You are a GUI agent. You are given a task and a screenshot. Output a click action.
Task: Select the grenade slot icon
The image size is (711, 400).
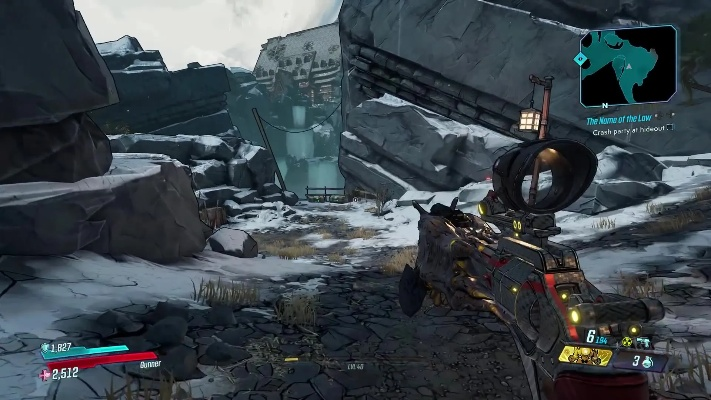tap(649, 363)
